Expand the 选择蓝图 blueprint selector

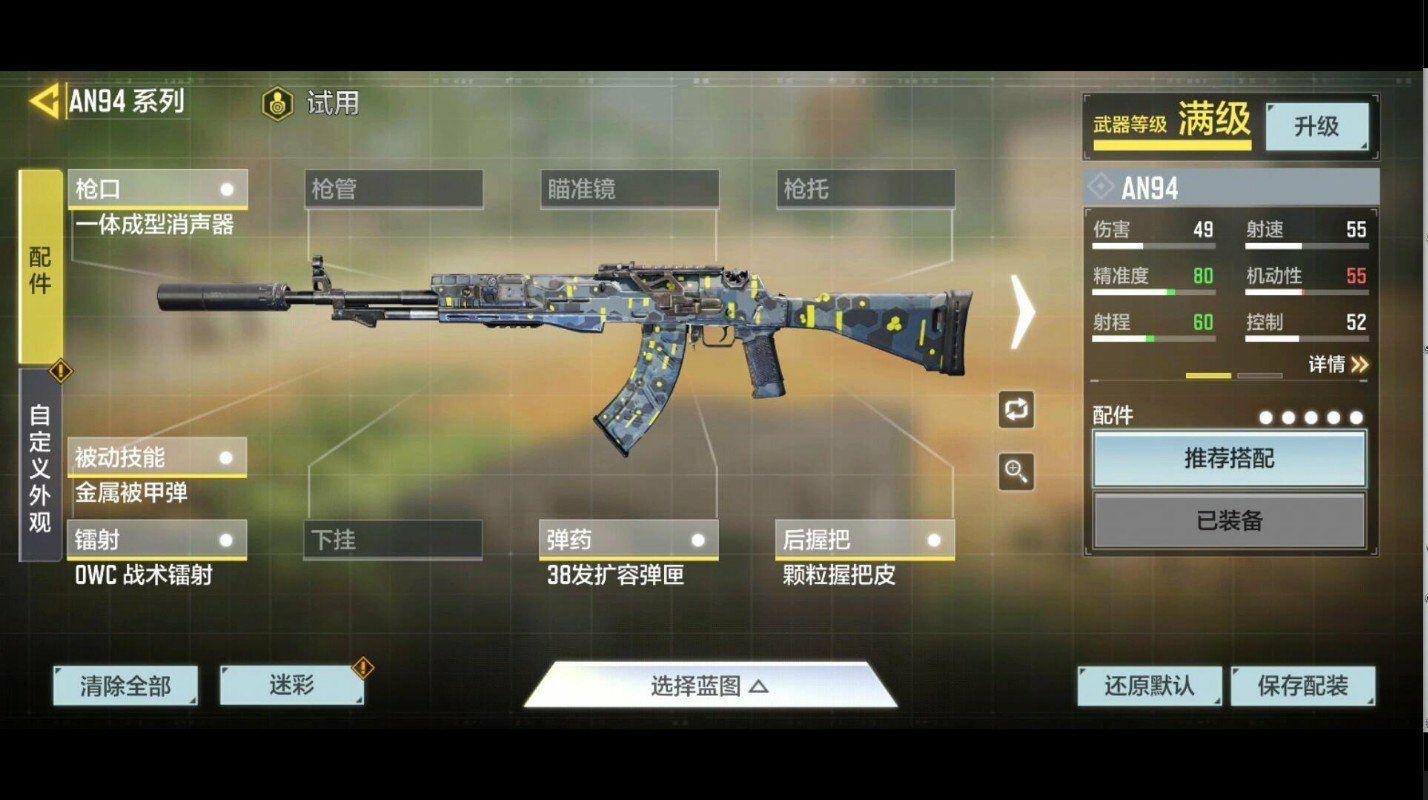(712, 686)
